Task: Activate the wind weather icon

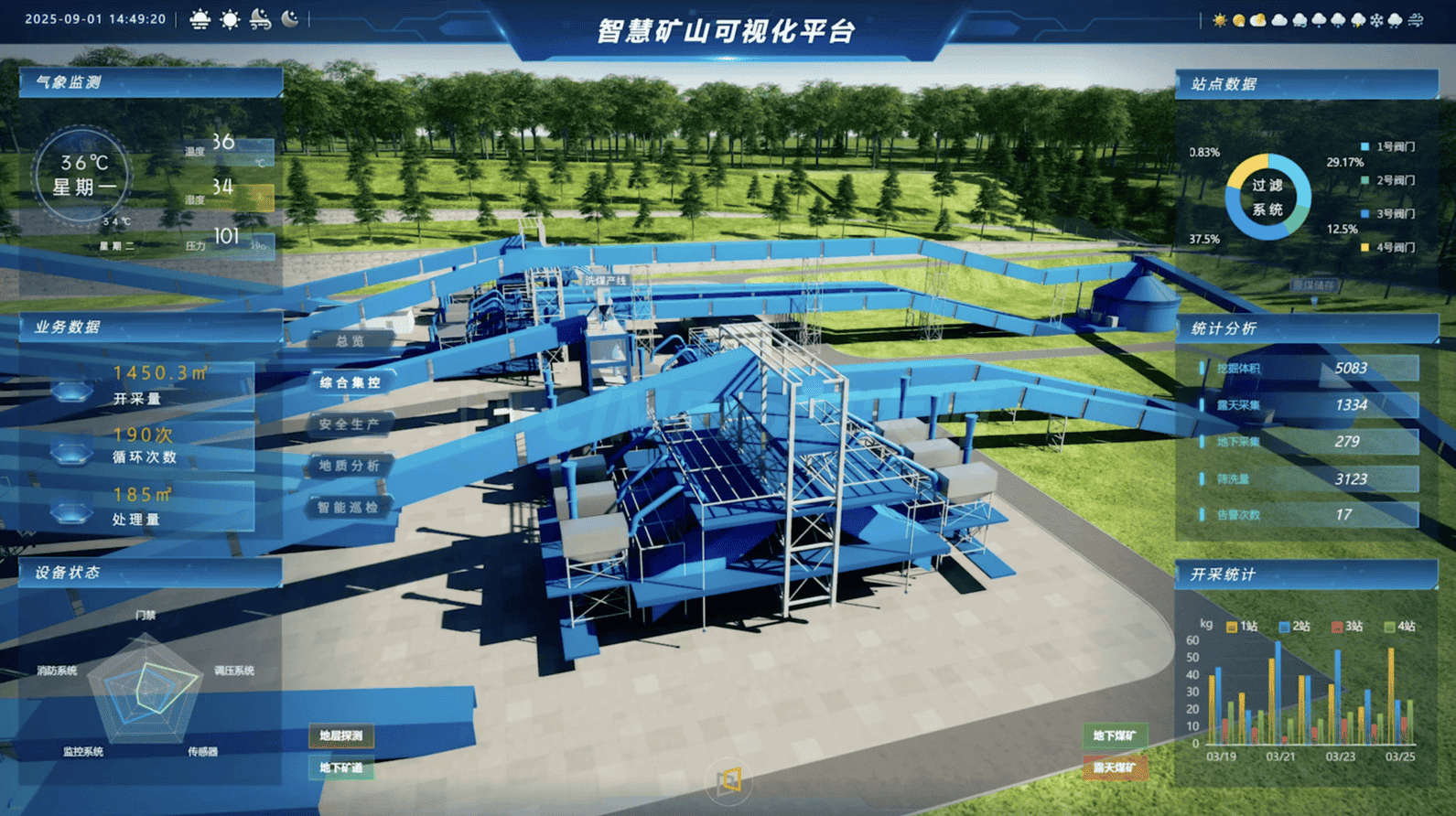Action: [x=1416, y=20]
